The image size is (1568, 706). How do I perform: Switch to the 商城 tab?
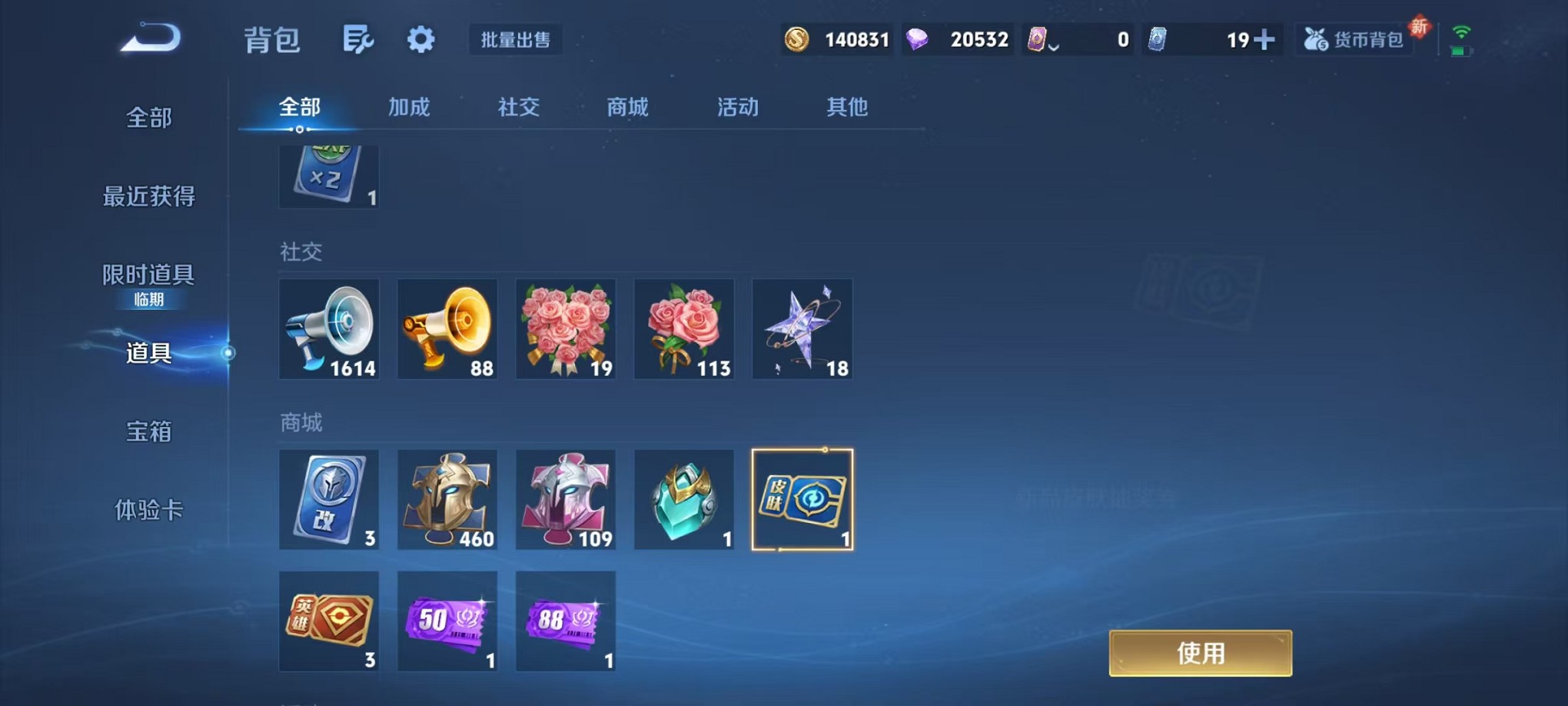coord(626,108)
